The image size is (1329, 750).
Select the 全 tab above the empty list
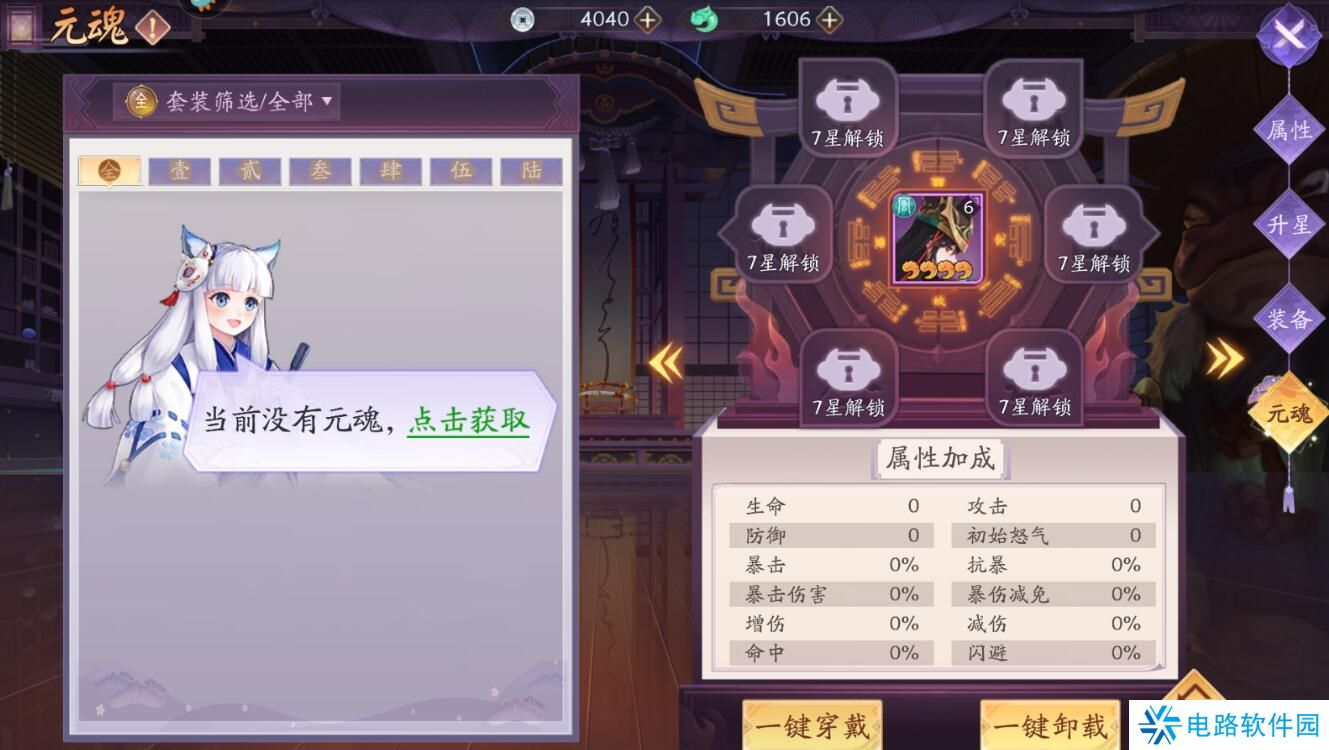[x=108, y=168]
